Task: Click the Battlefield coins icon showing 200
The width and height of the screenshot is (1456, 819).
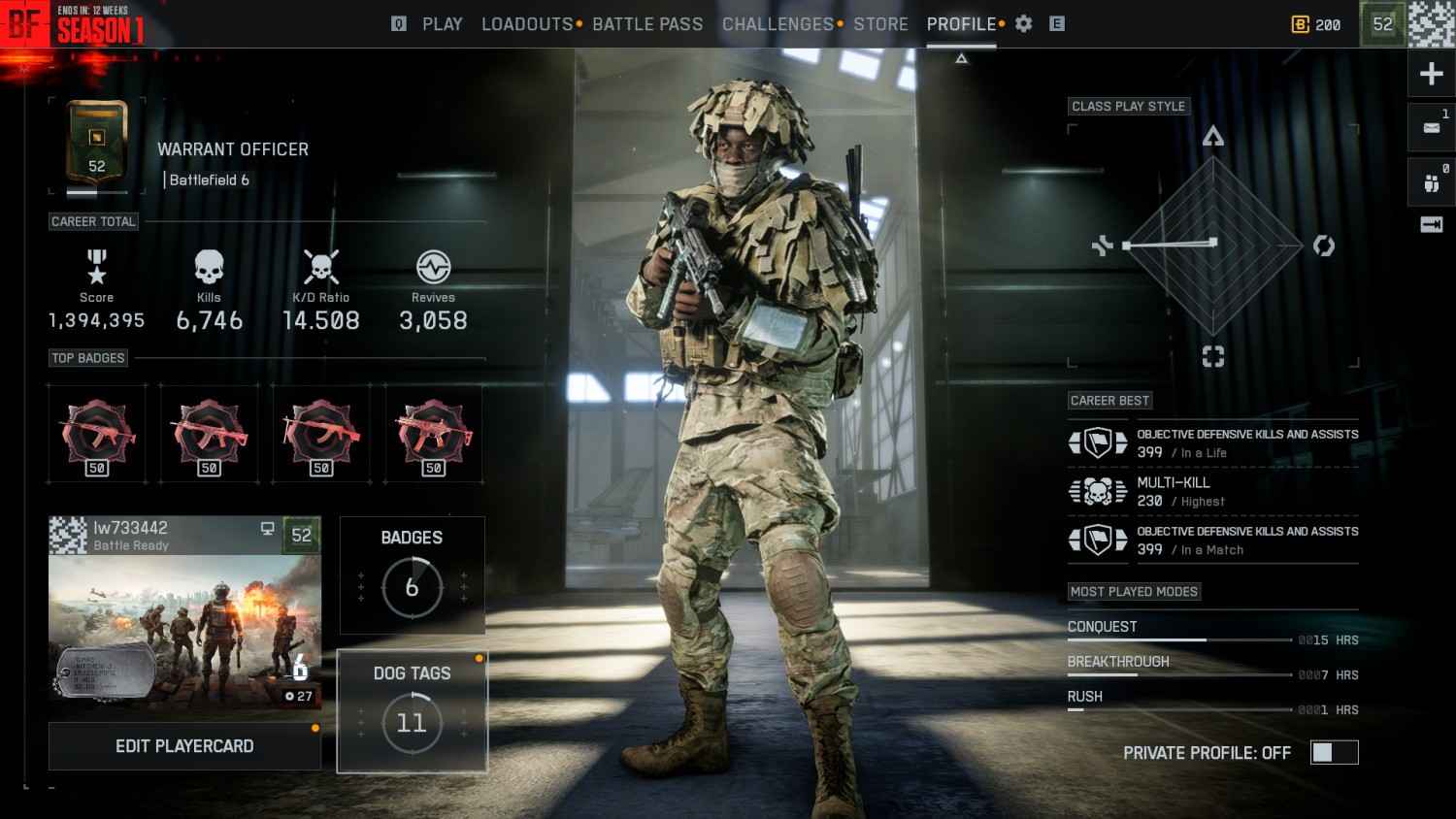Action: click(x=1303, y=24)
